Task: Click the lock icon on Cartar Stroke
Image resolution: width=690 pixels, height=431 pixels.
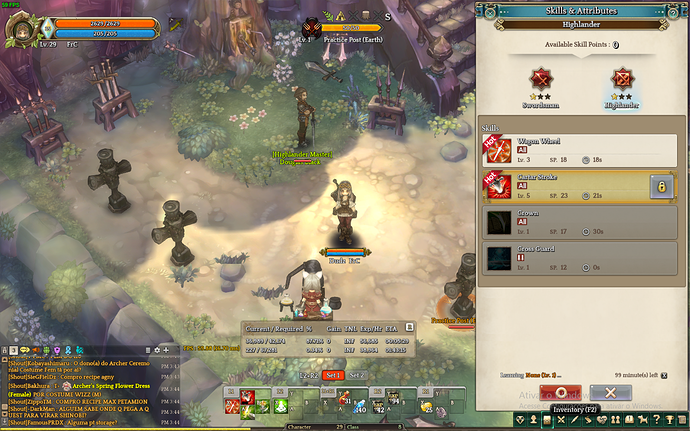Action: (x=659, y=187)
